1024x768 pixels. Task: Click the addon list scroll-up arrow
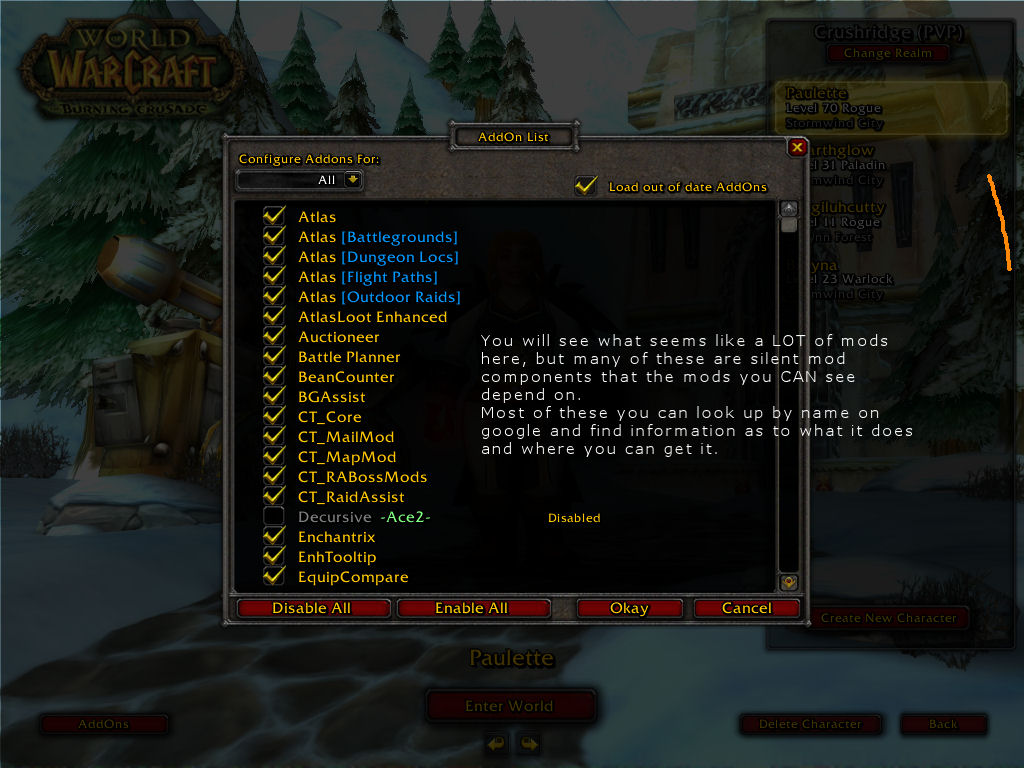pos(789,209)
